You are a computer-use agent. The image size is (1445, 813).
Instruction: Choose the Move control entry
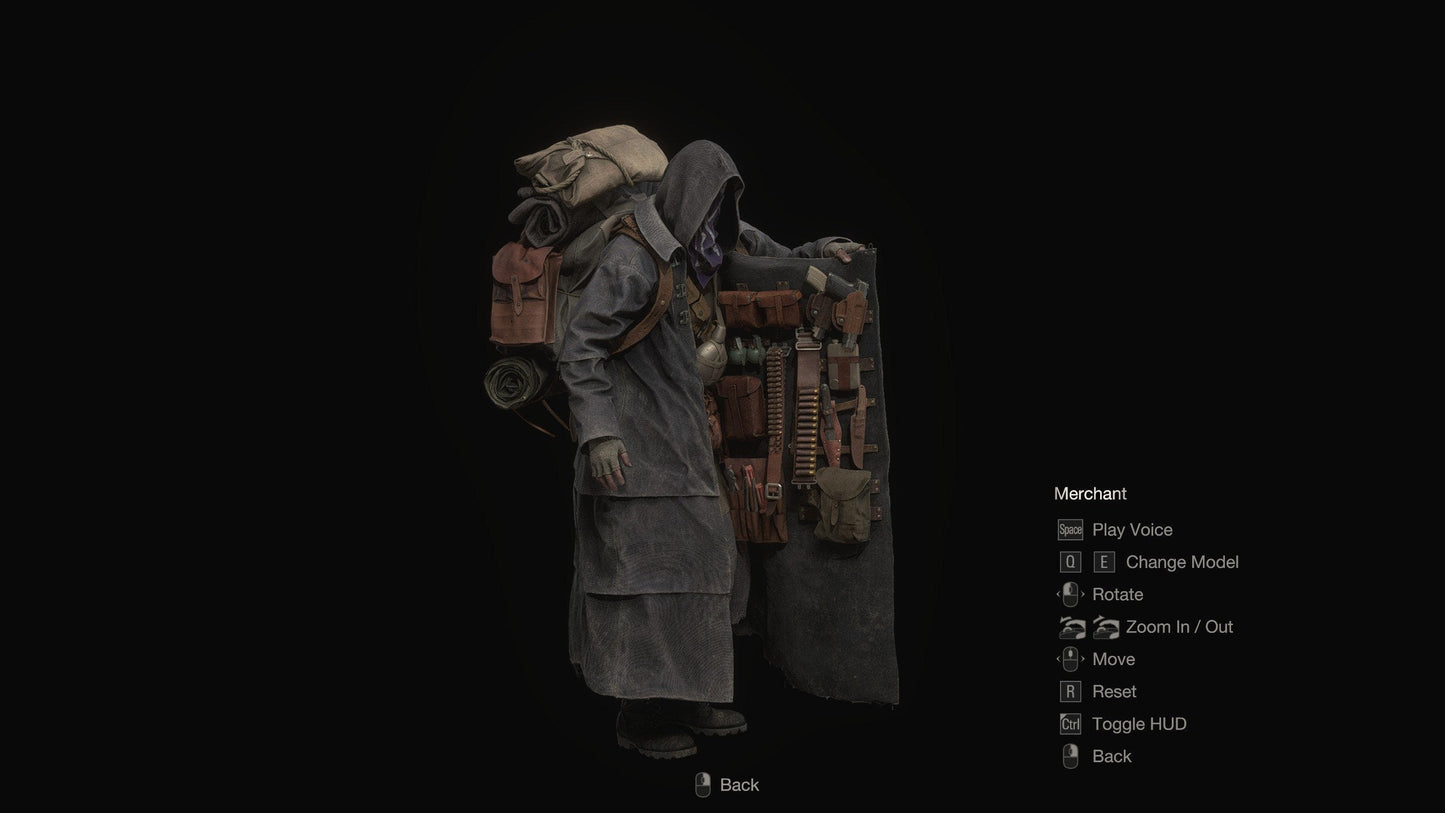[x=1113, y=657]
